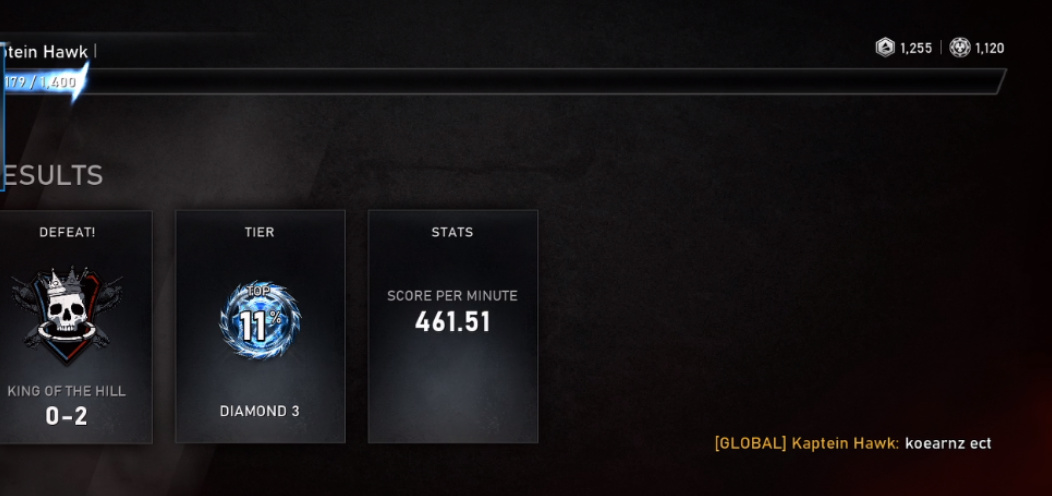Screen dimensions: 1052x496
Task: Select the King of the Hill defeat card
Action: [x=72, y=326]
